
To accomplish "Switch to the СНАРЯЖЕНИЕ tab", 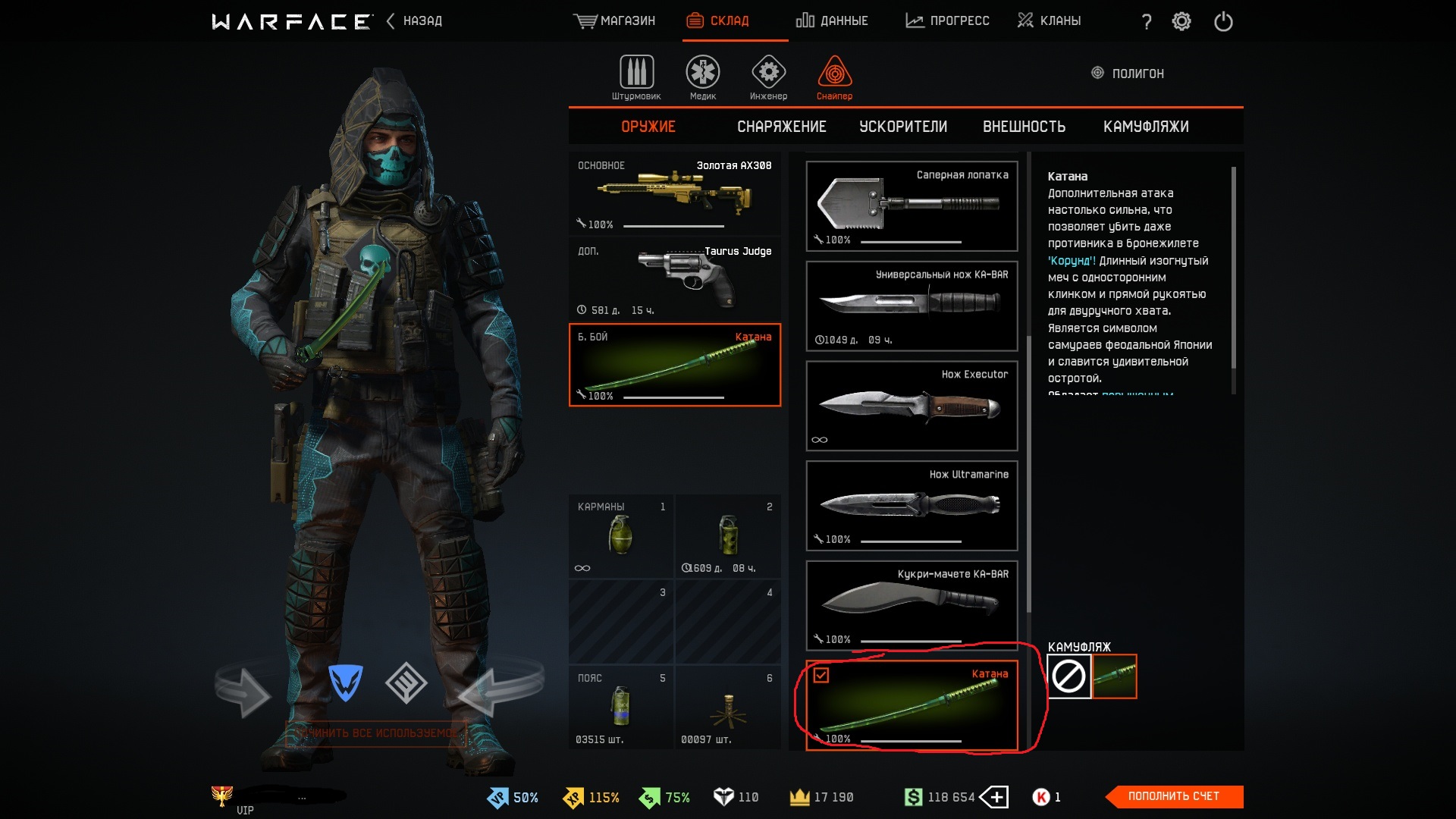I will (781, 127).
